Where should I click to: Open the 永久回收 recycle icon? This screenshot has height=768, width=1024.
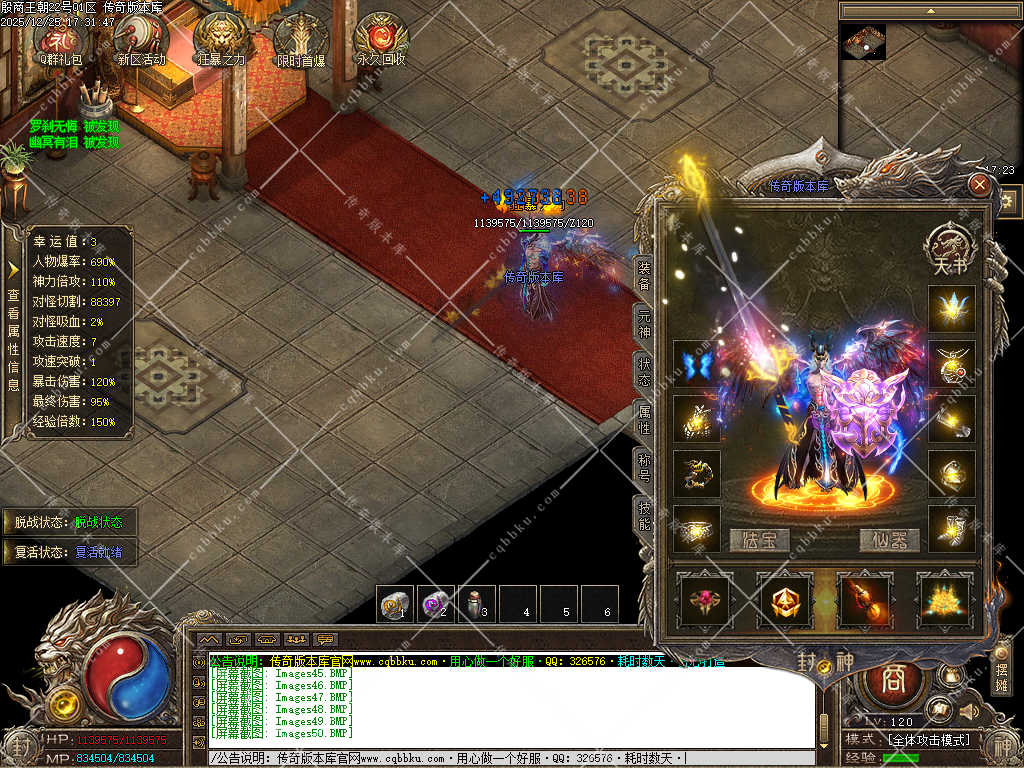(381, 38)
